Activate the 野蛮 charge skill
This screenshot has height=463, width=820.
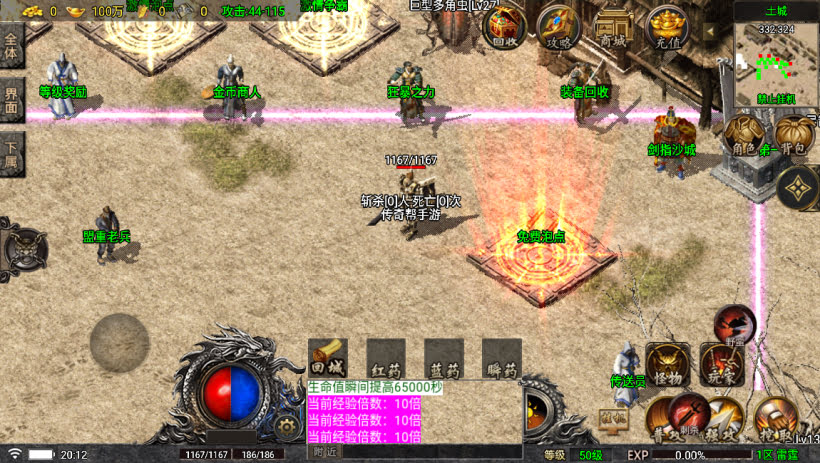(736, 324)
